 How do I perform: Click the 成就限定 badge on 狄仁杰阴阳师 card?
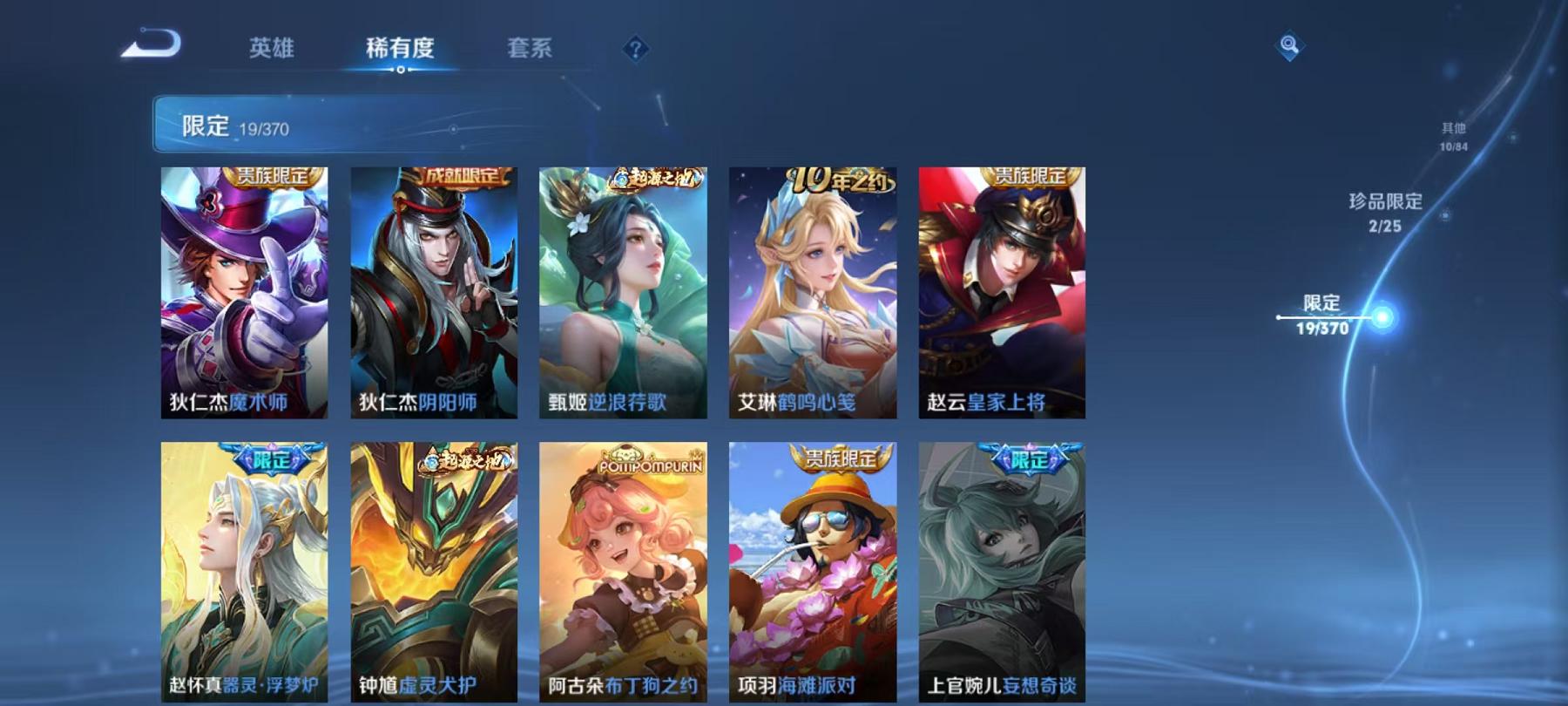pyautogui.click(x=463, y=174)
